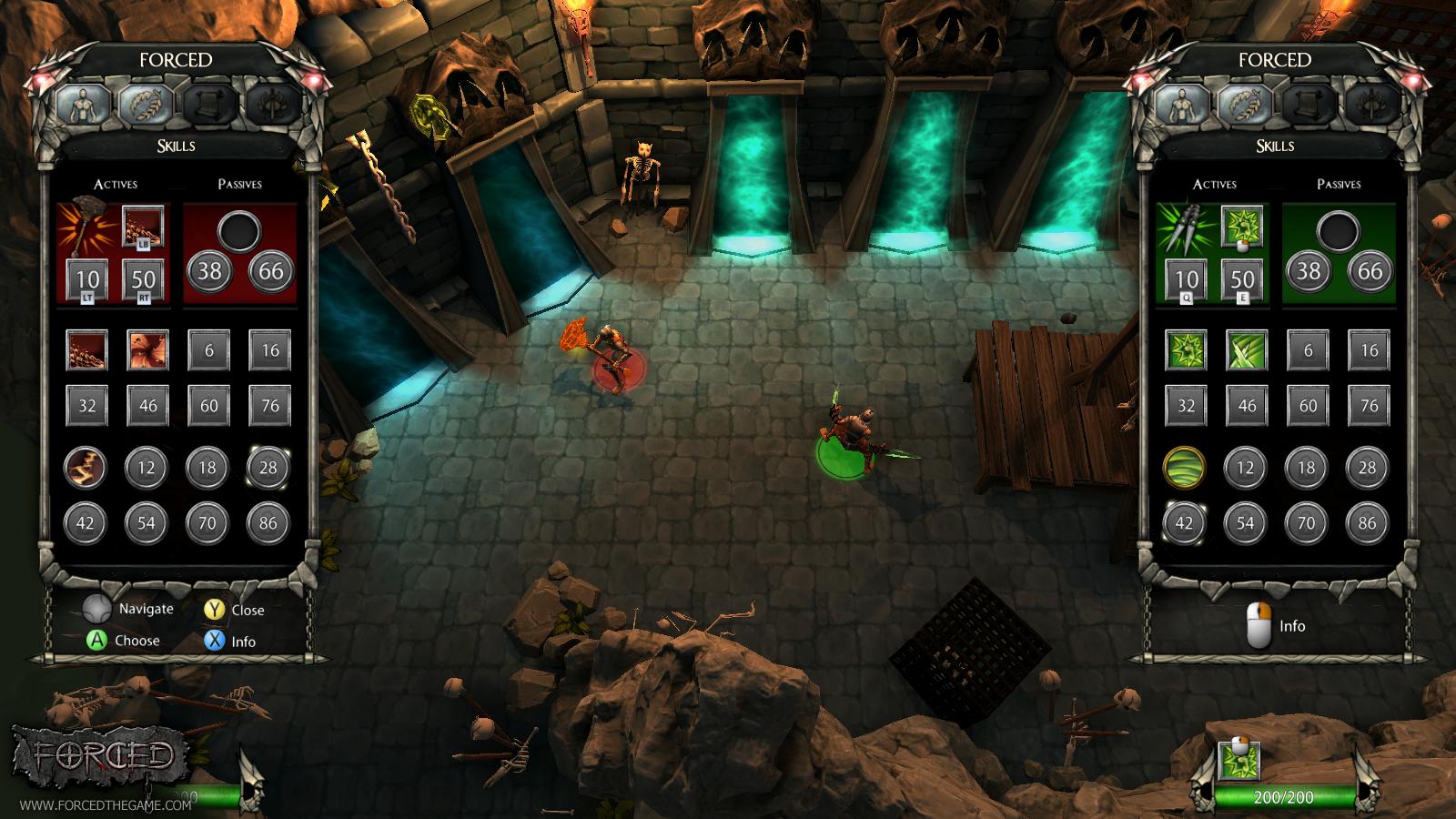Select the highlighted 42 passive in the green panel
Image resolution: width=1456 pixels, height=819 pixels.
pos(1185,523)
